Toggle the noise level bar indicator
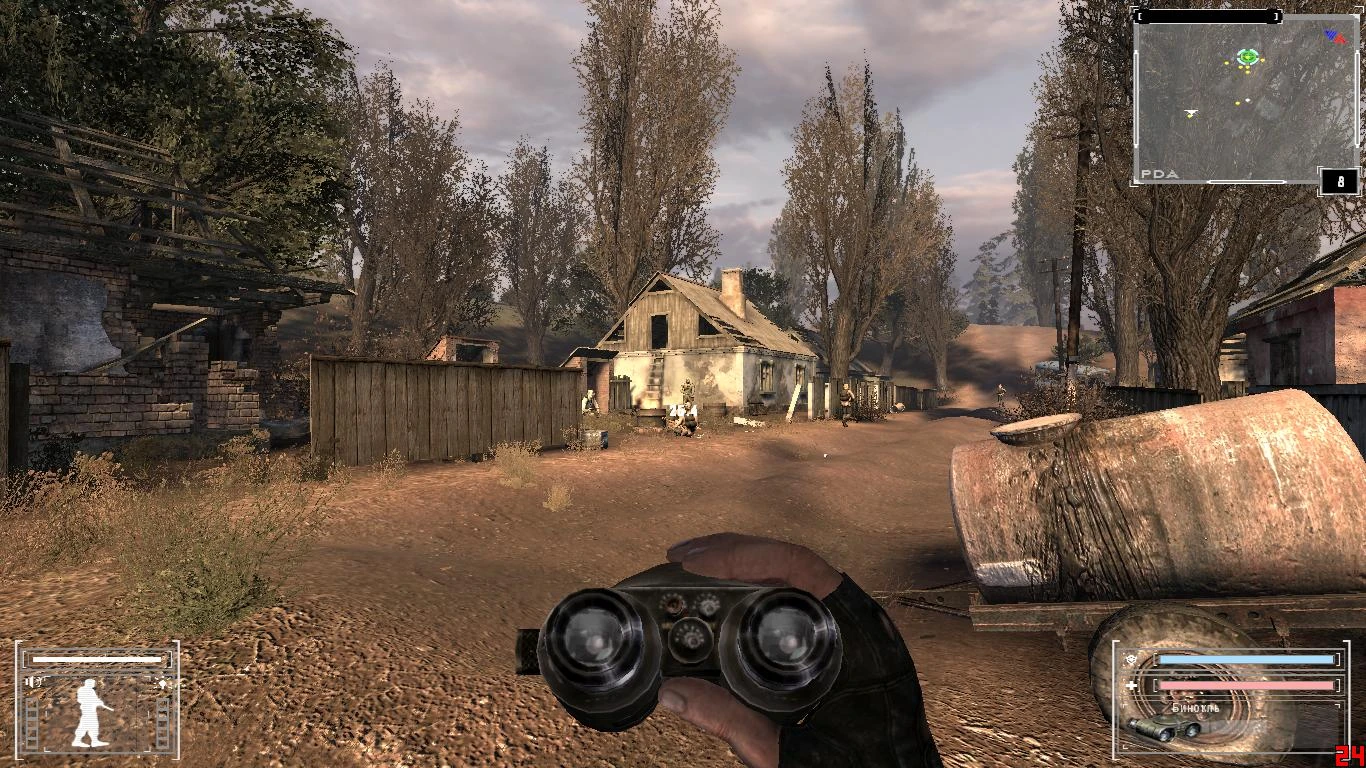Viewport: 1366px width, 768px height. point(97,659)
